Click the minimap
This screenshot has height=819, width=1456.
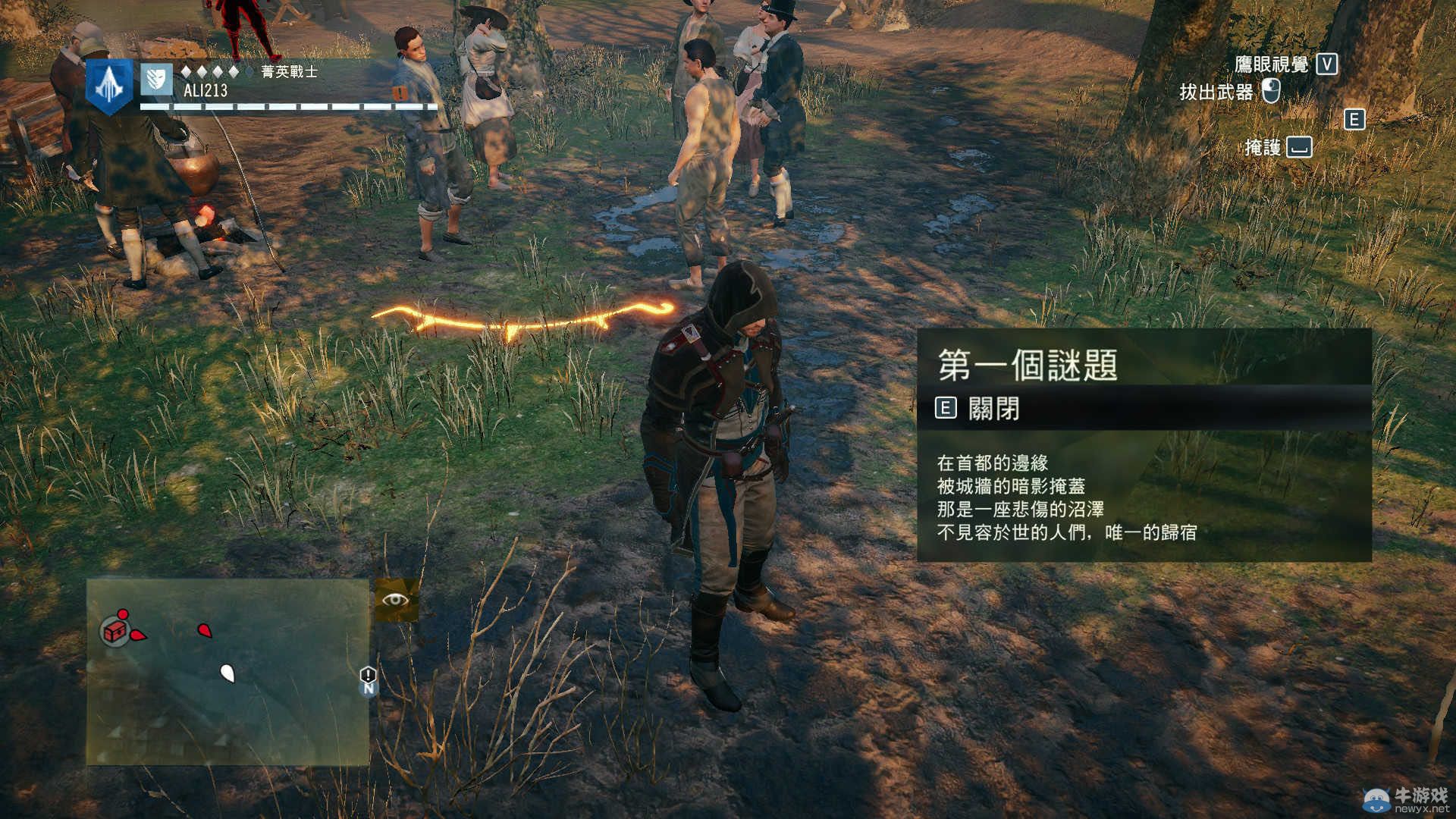pos(227,671)
